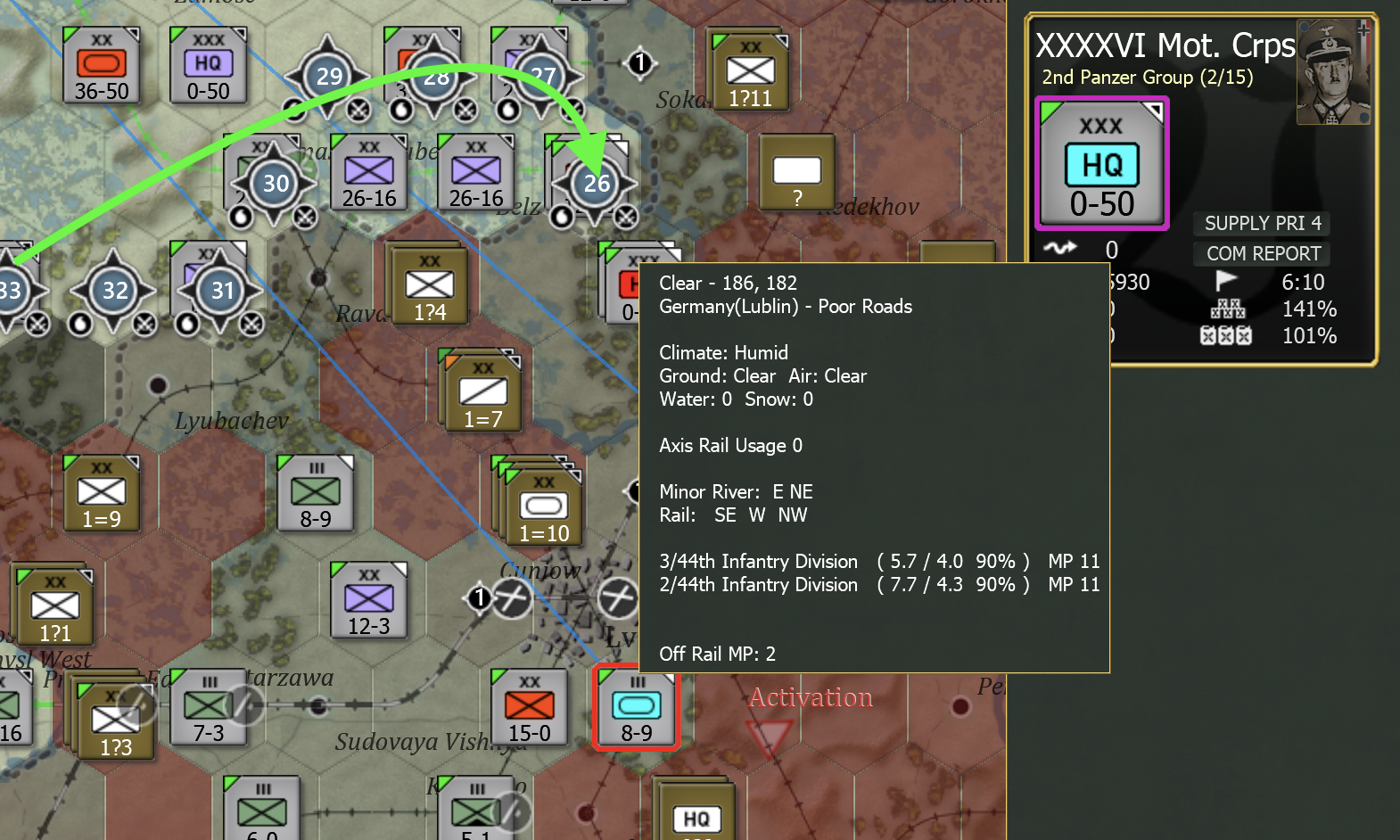Viewport: 1400px width, 840px height.
Task: Click the supply wave icon showing 0
Action: [x=1061, y=251]
